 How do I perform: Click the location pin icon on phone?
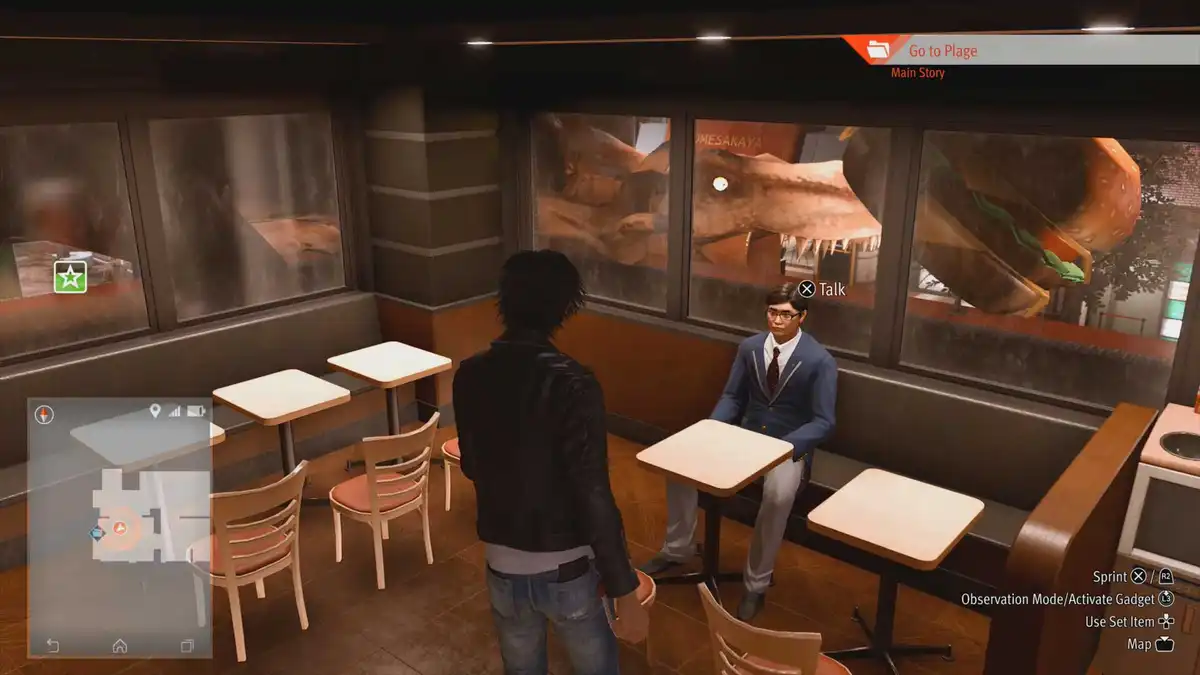tap(155, 411)
